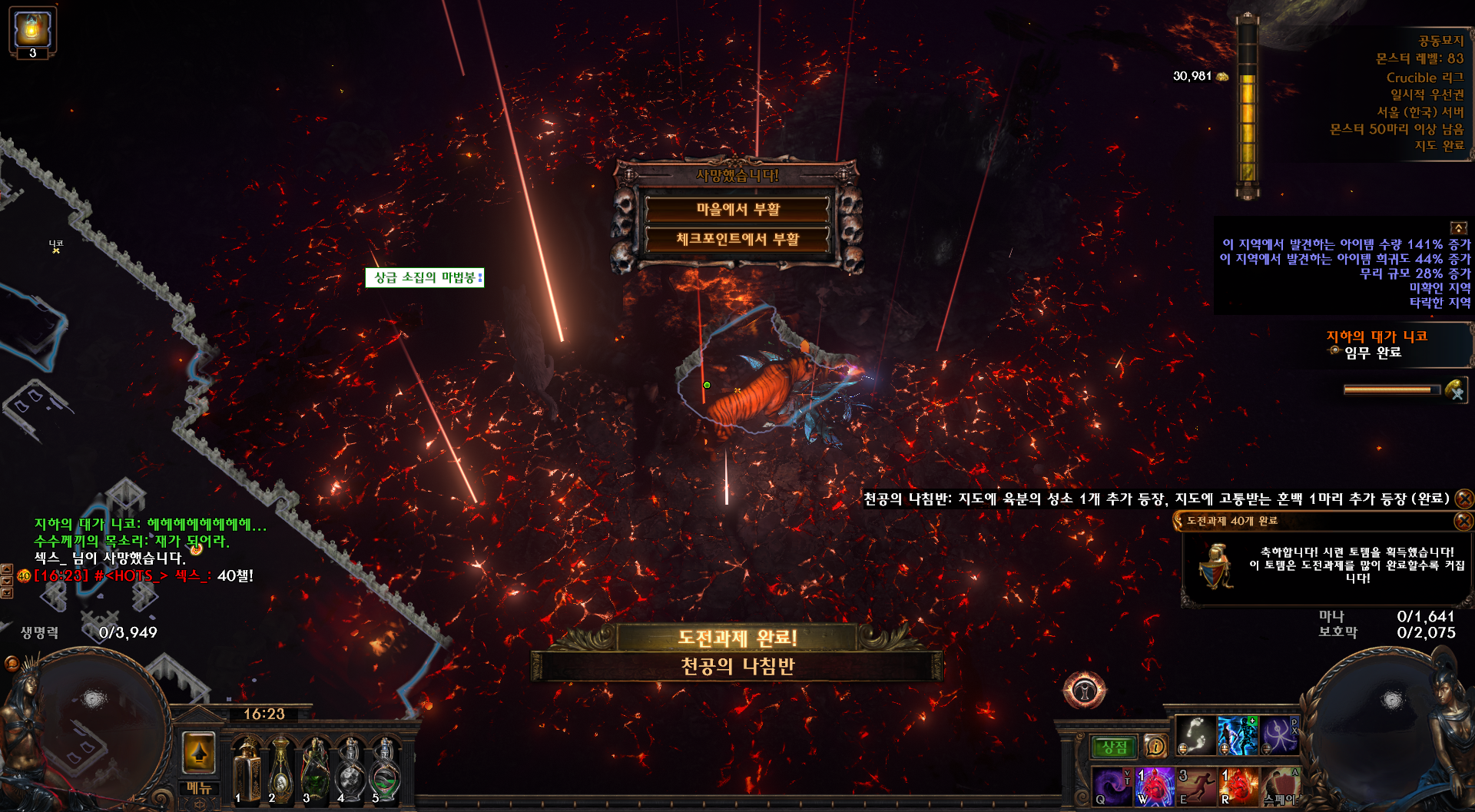Screen dimensions: 1475x812
Task: Click the golden level-up arrow button
Action: tap(199, 751)
